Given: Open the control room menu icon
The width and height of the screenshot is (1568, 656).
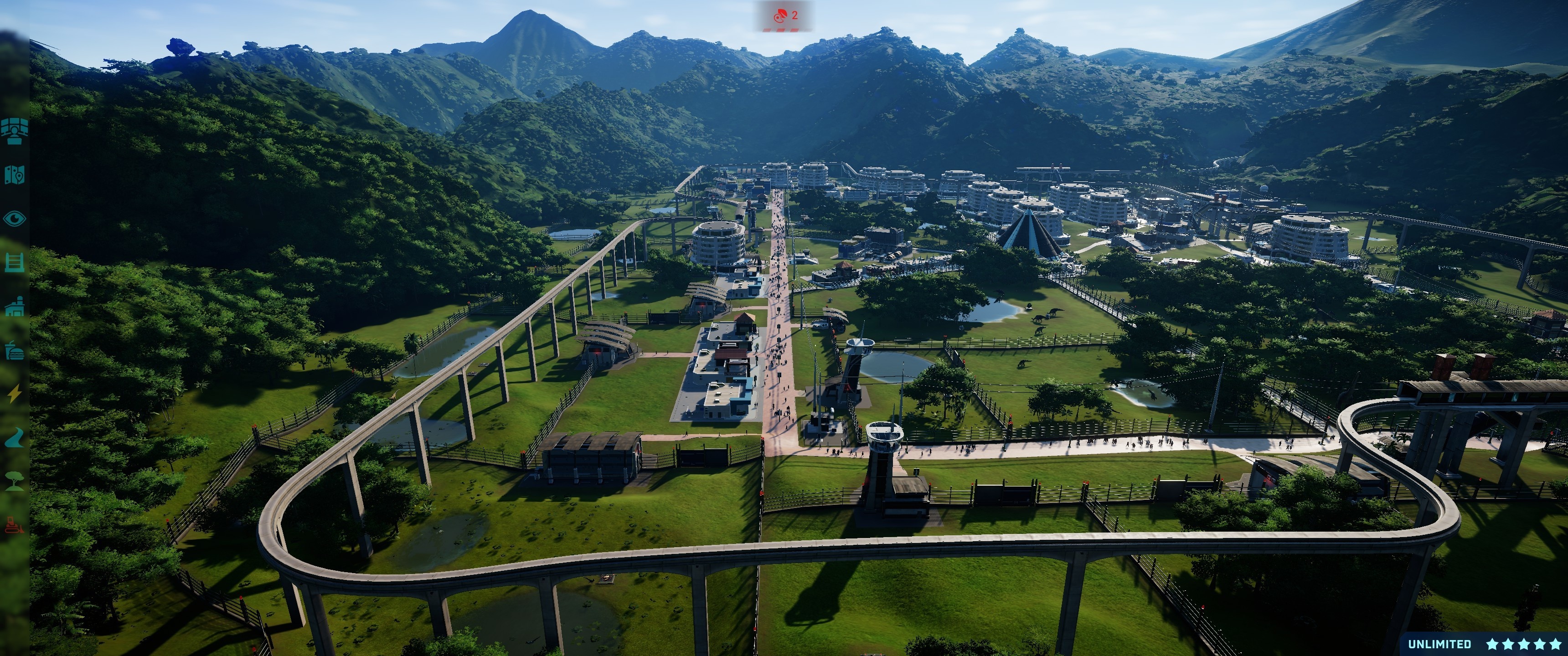Looking at the screenshot, I should coord(14,130).
